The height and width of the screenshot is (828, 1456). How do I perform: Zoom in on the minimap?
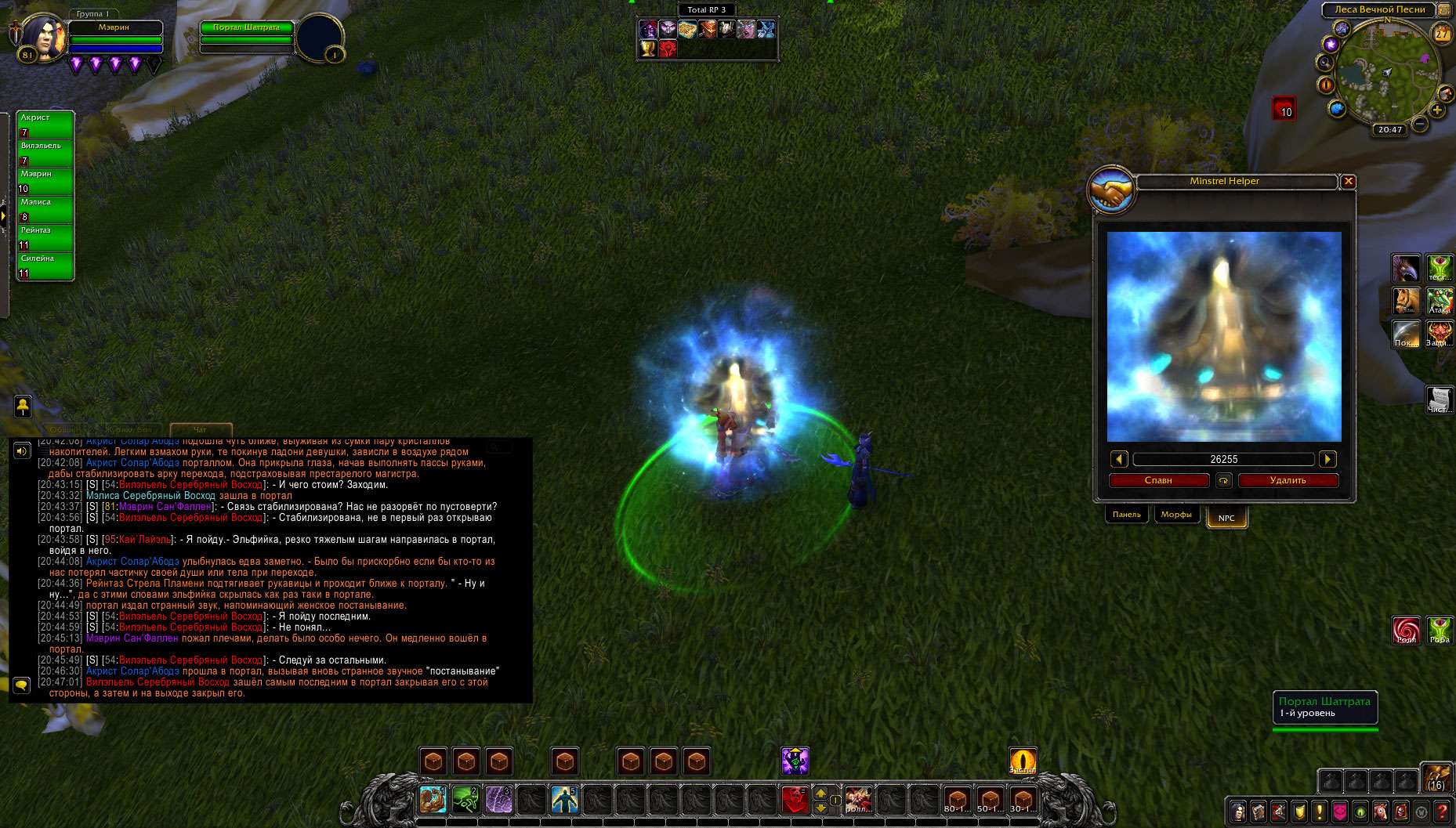click(1437, 110)
